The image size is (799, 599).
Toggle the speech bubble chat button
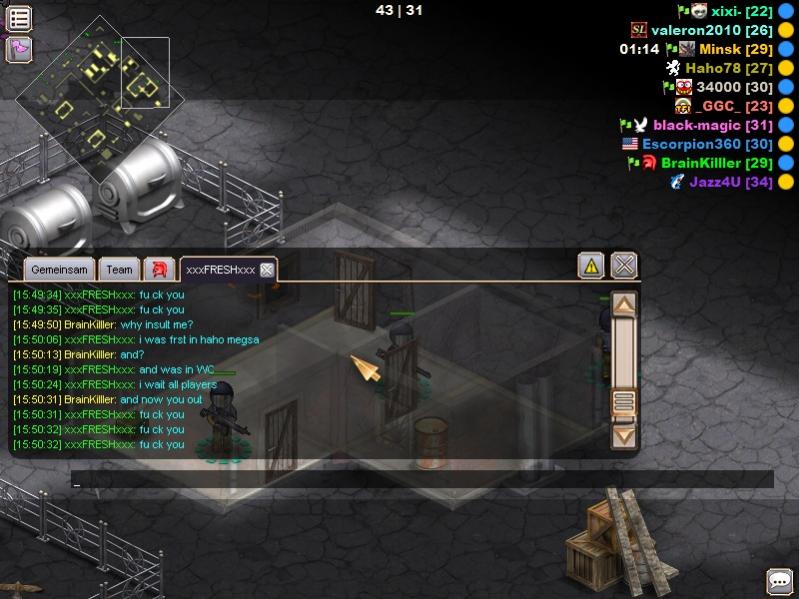coord(780,581)
